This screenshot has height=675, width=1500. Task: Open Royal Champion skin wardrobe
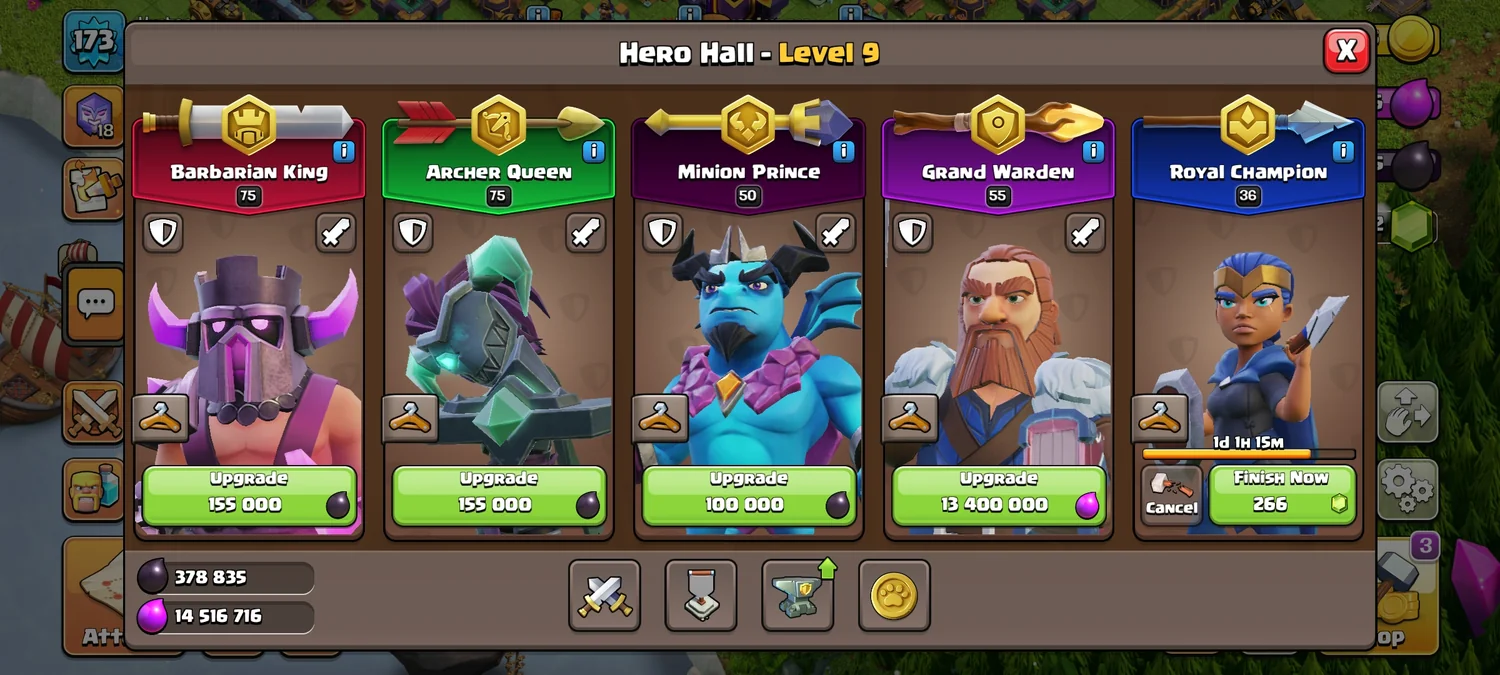click(x=1160, y=418)
